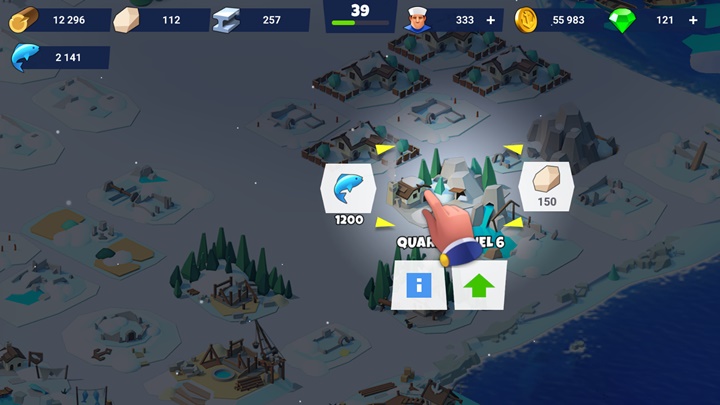Tap the green upgrade arrow button

click(479, 286)
